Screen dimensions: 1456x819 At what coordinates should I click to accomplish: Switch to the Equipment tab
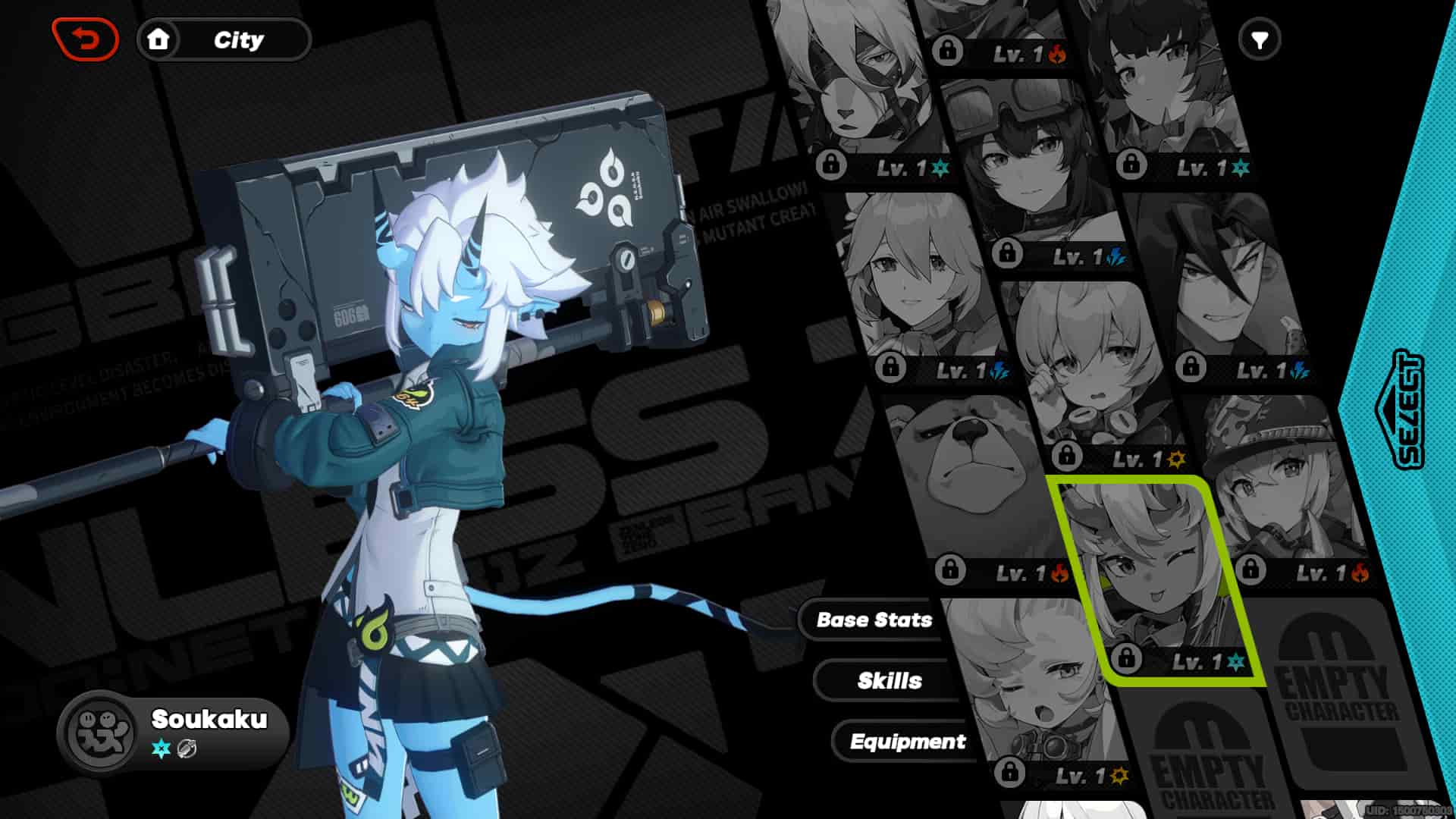coord(908,742)
